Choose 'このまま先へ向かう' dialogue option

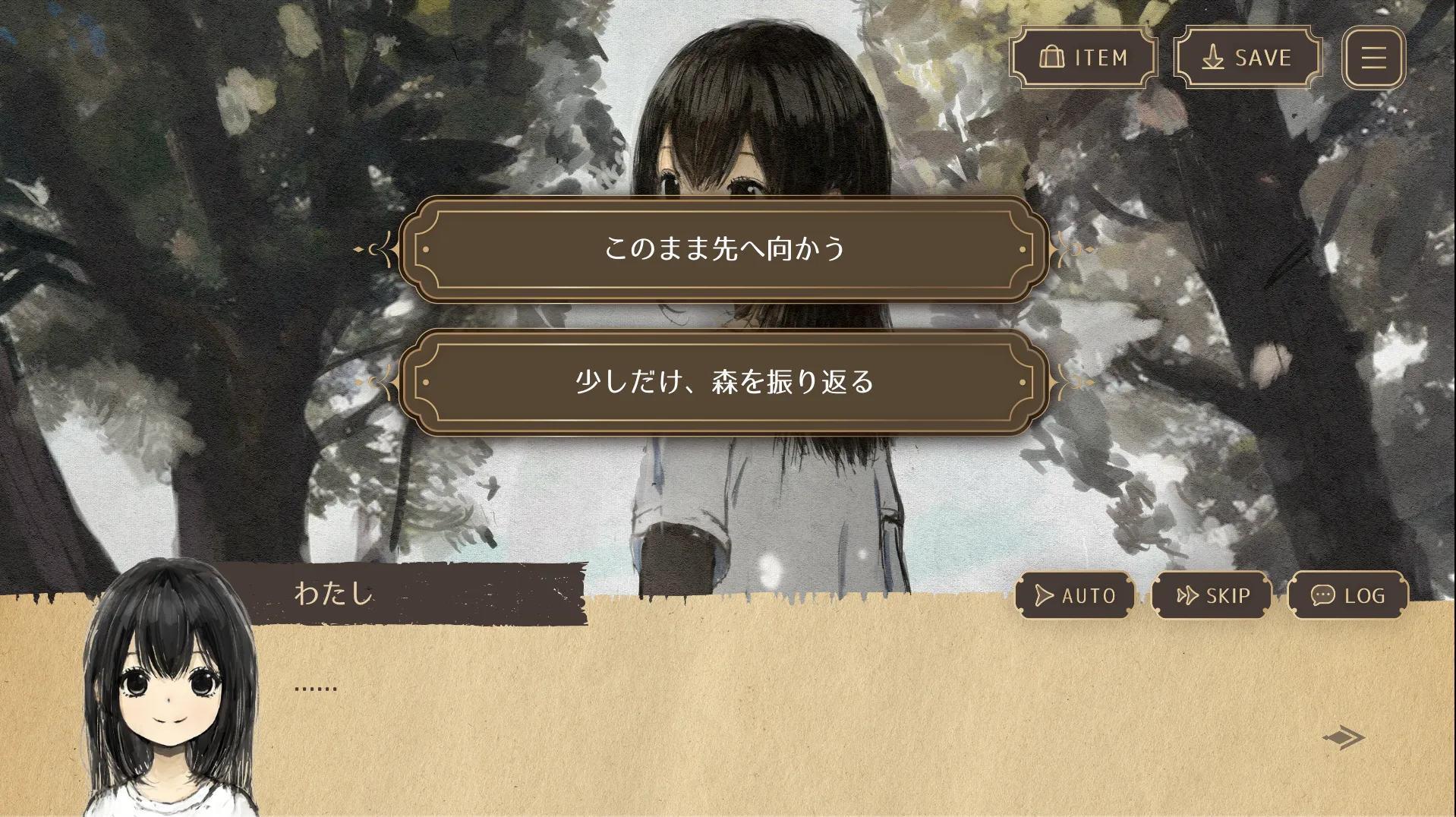click(724, 249)
